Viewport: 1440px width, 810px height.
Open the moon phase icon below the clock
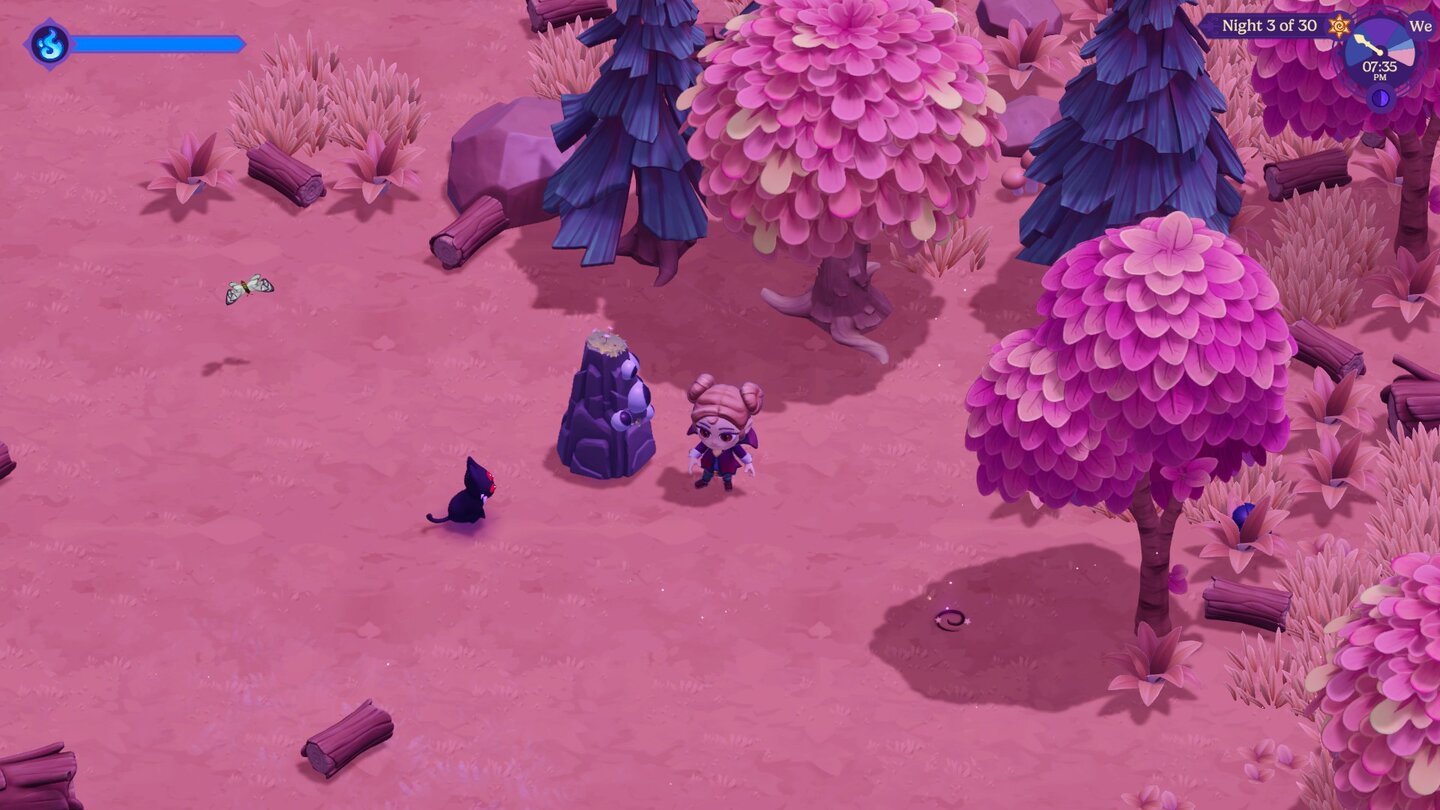click(x=1380, y=97)
